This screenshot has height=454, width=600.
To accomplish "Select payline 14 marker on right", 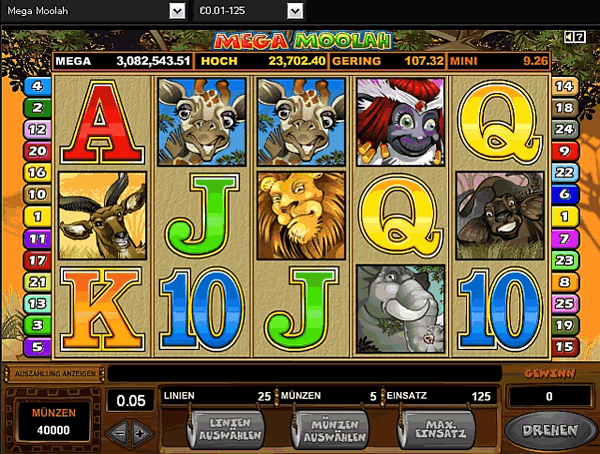I will (563, 86).
